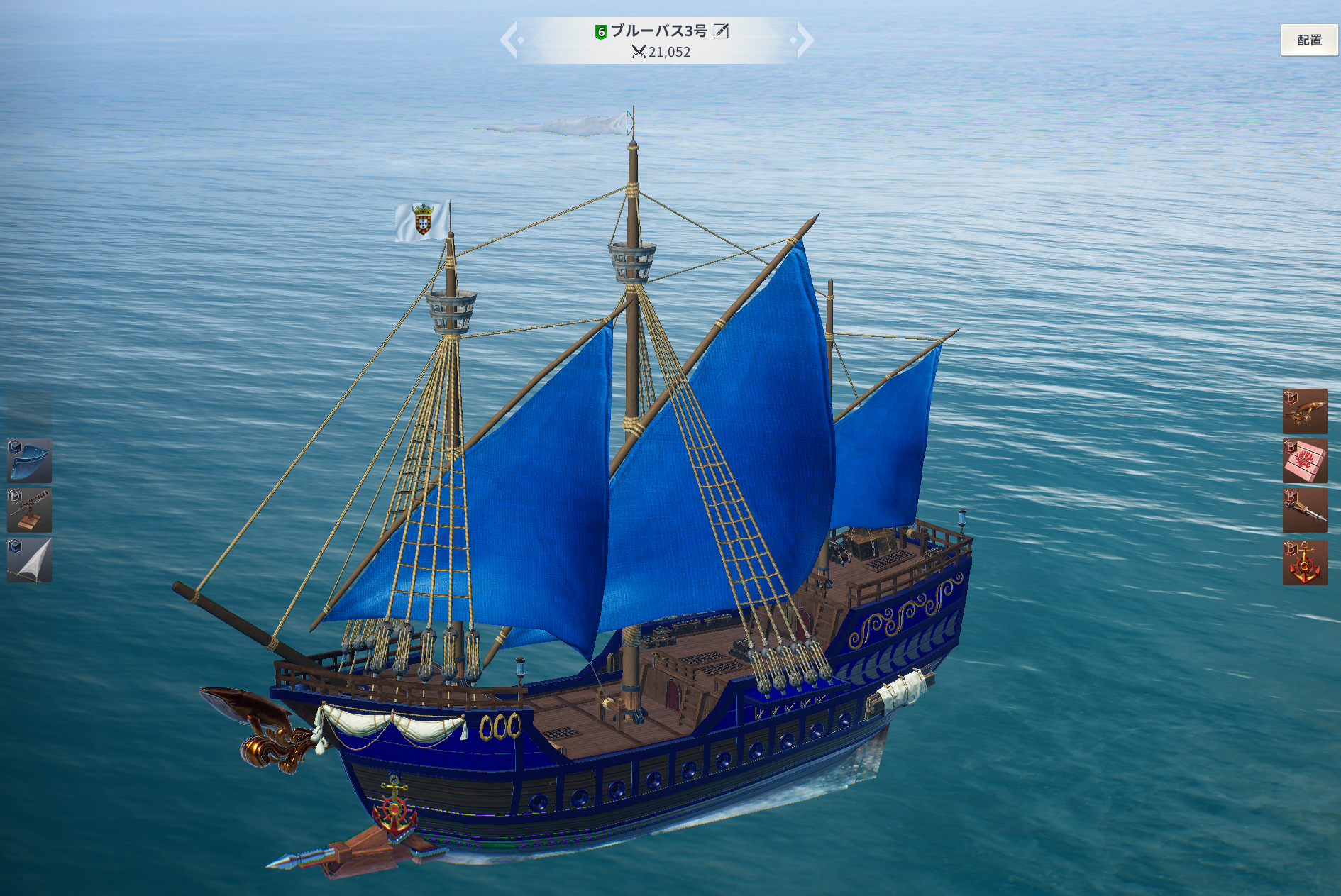
Task: Choose the ram spike equipment slot
Action: (1304, 511)
